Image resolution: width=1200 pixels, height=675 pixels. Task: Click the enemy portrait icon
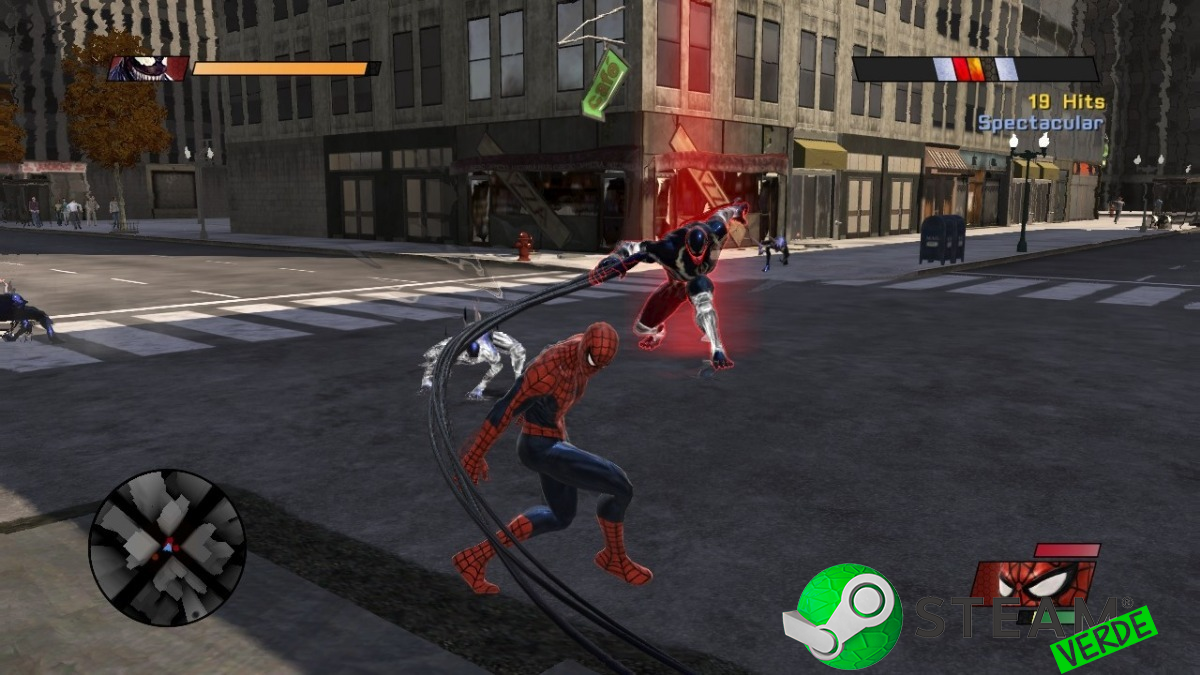click(x=148, y=68)
